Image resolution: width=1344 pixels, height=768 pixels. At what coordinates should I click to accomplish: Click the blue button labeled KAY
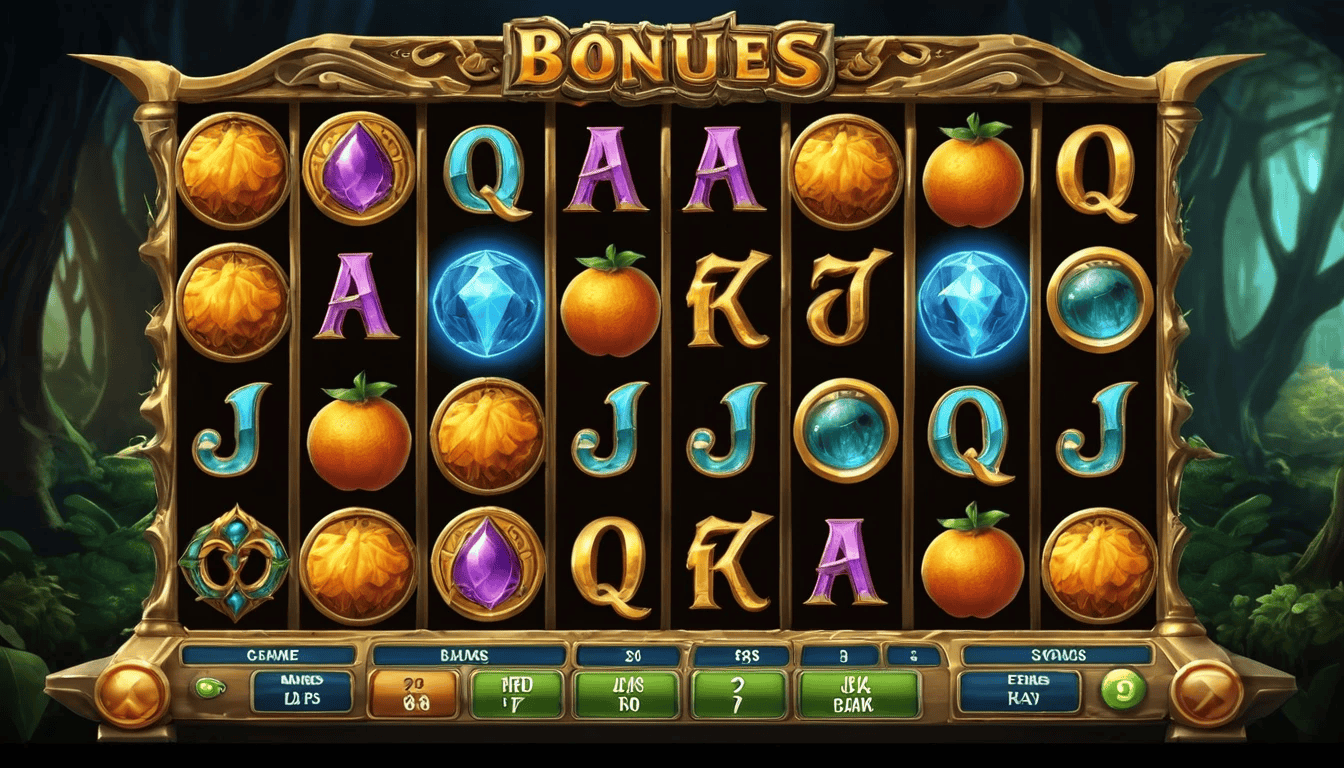1019,691
